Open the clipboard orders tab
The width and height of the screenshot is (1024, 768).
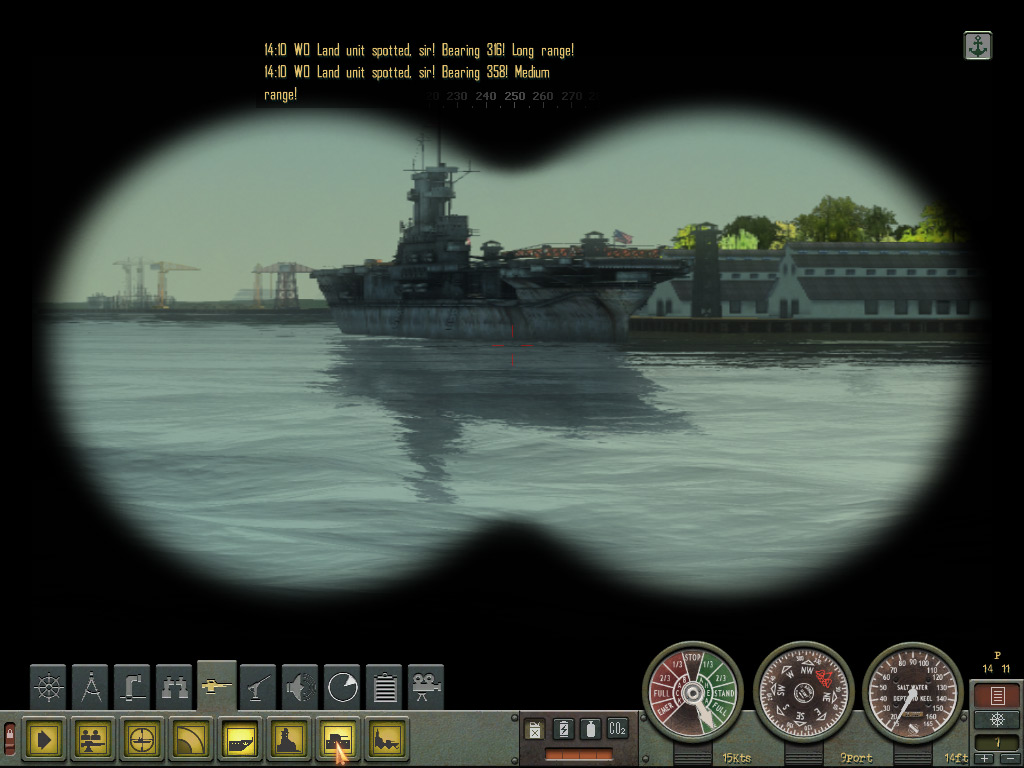coord(384,688)
